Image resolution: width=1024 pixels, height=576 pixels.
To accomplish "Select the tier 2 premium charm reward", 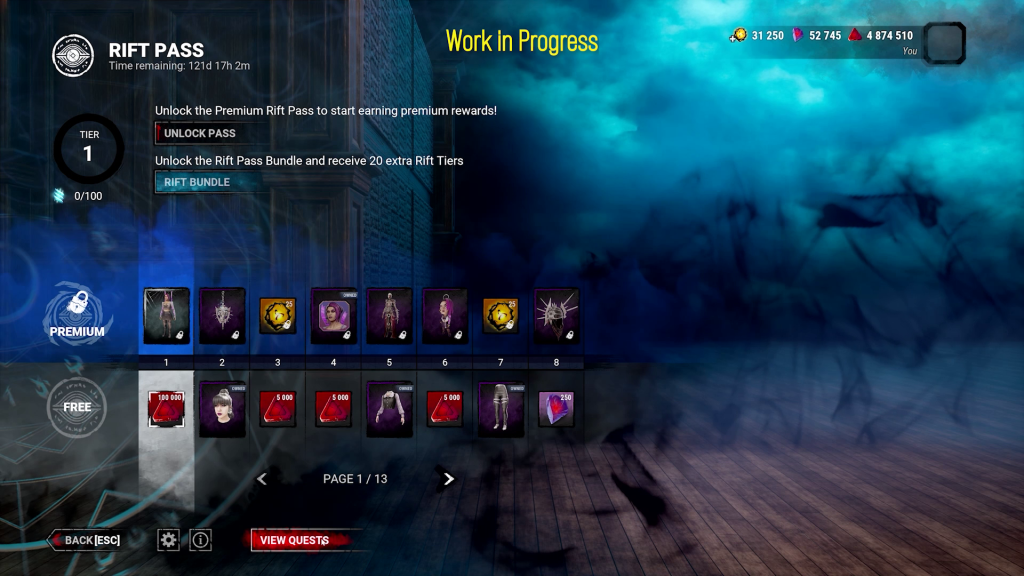I will (x=222, y=316).
